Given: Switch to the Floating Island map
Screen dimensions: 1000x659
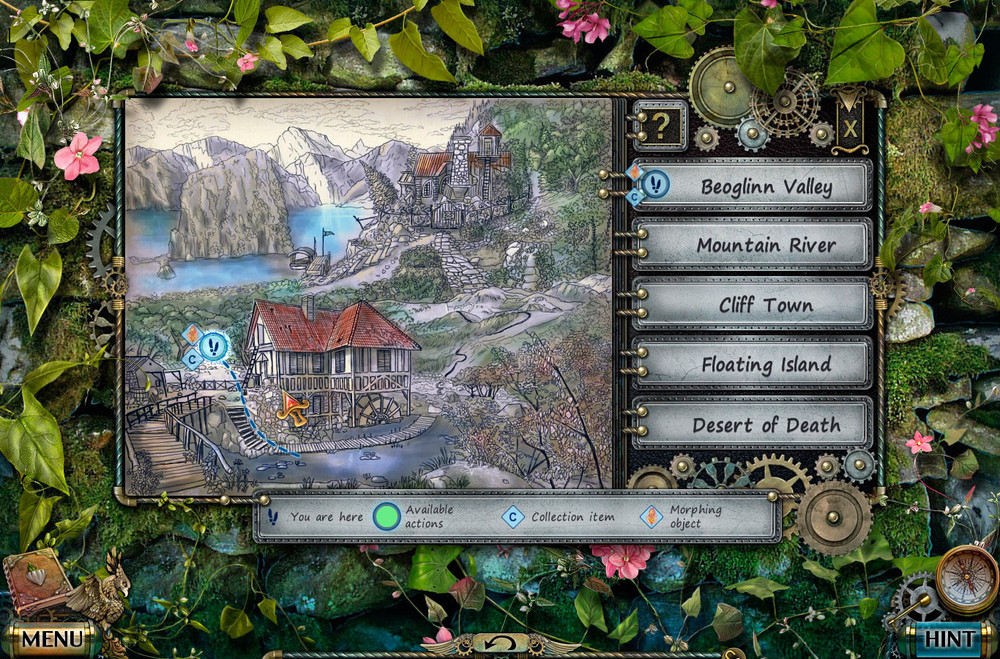Looking at the screenshot, I should [x=765, y=365].
